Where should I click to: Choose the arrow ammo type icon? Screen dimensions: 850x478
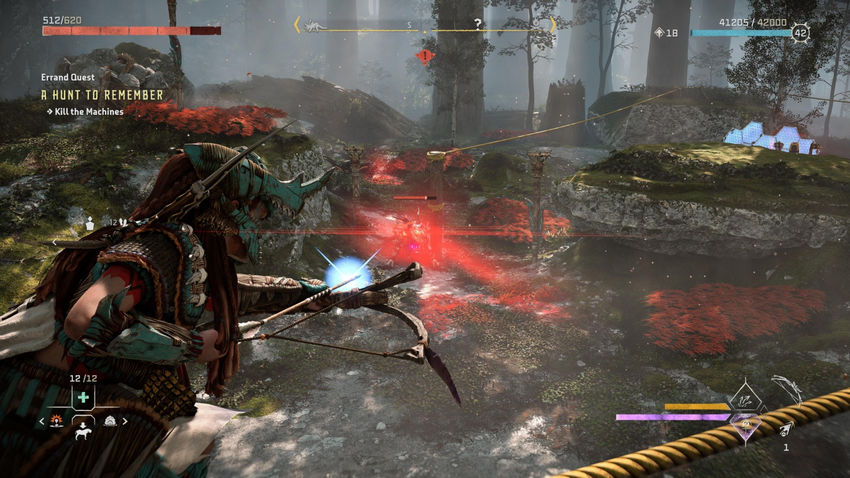786,428
